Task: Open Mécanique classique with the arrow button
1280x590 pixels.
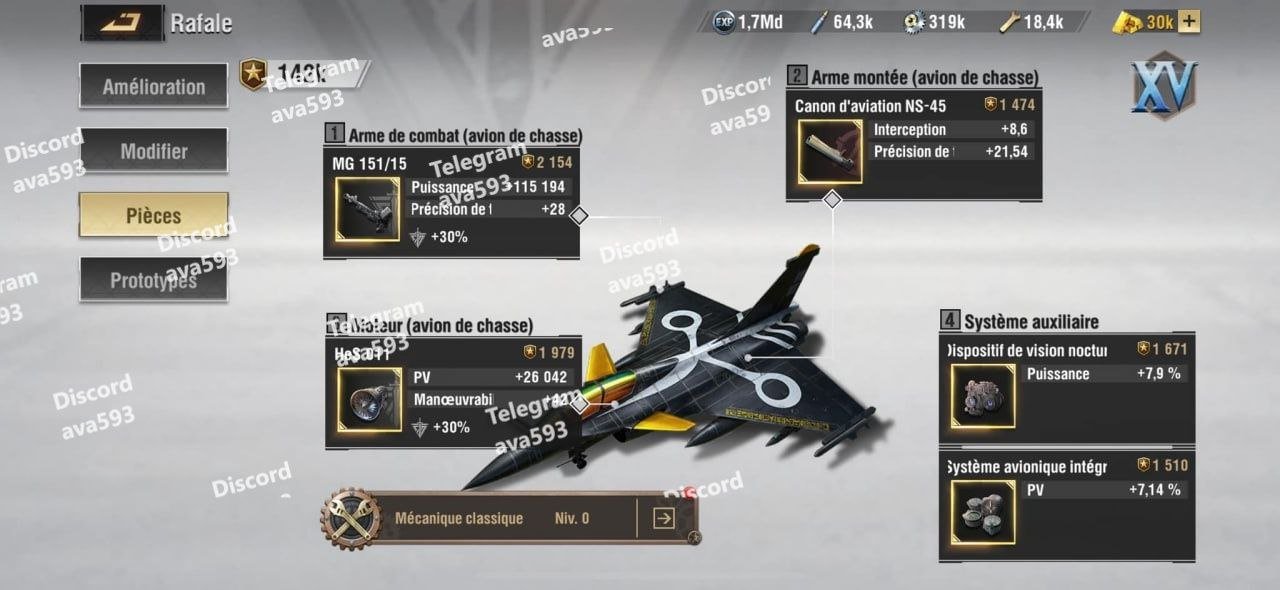Action: coord(663,518)
